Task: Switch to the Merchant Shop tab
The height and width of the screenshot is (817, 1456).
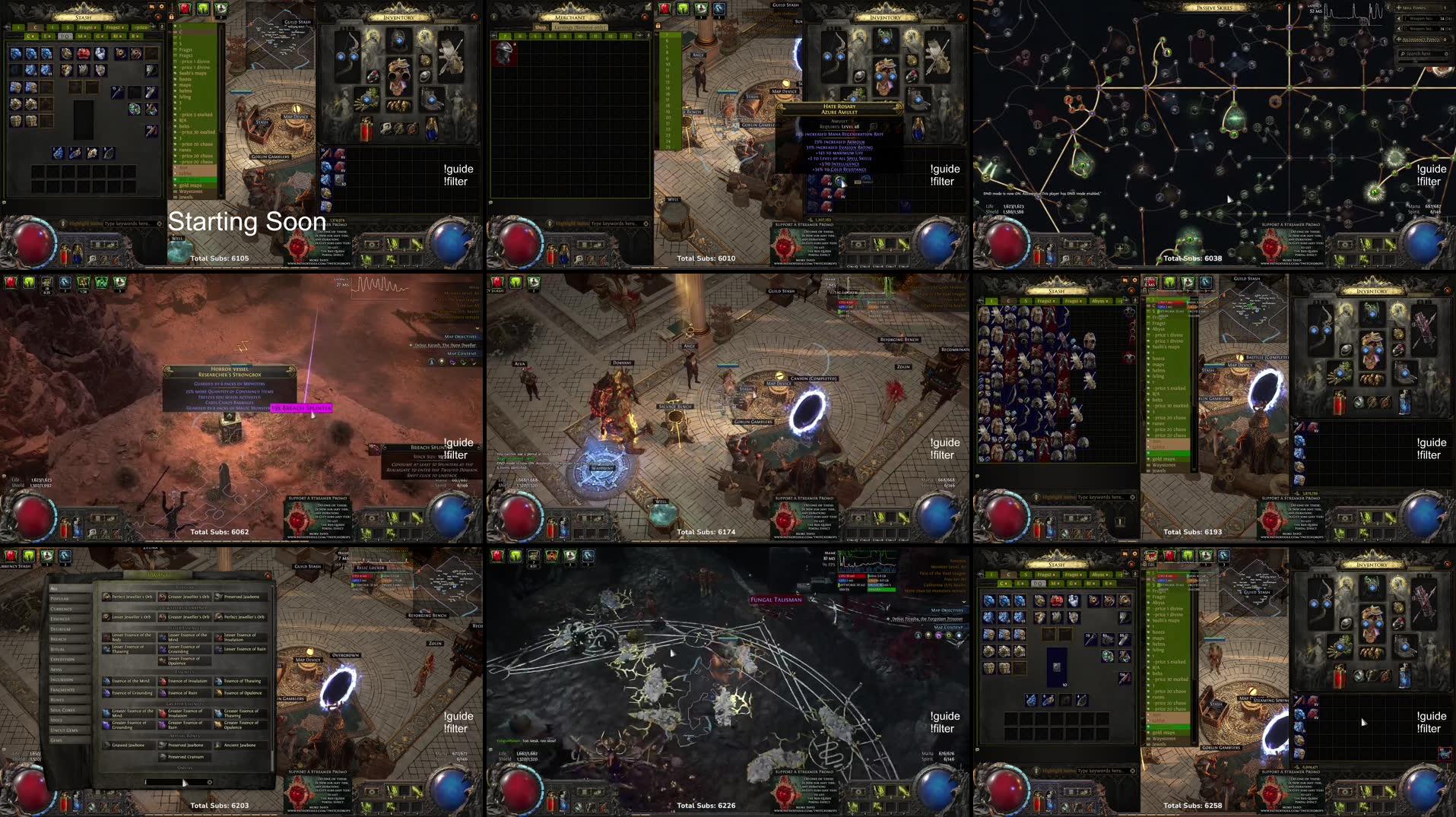Action: (x=541, y=27)
